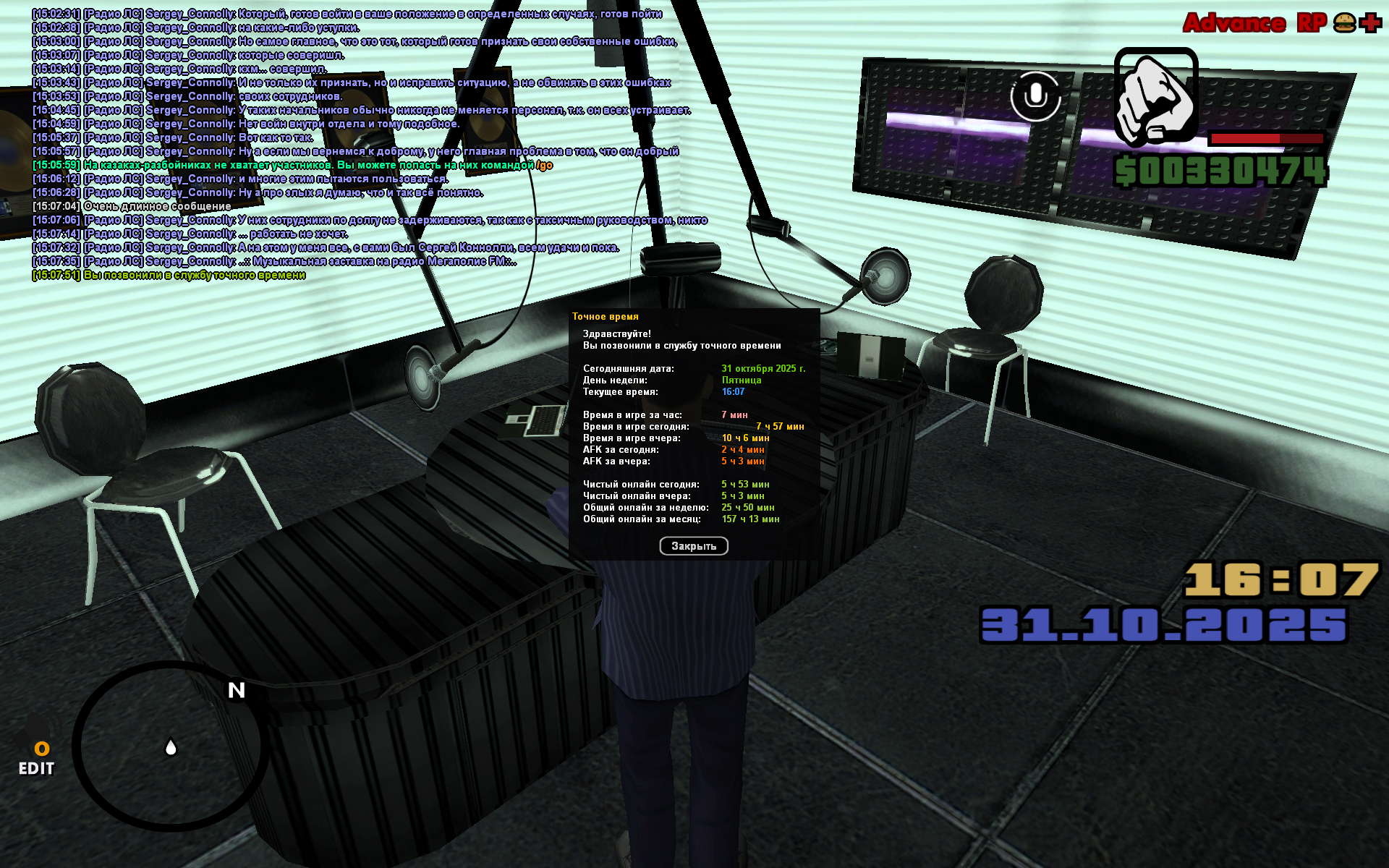Image resolution: width=1389 pixels, height=868 pixels.
Task: Toggle the microphone voice chat icon
Action: click(1035, 95)
